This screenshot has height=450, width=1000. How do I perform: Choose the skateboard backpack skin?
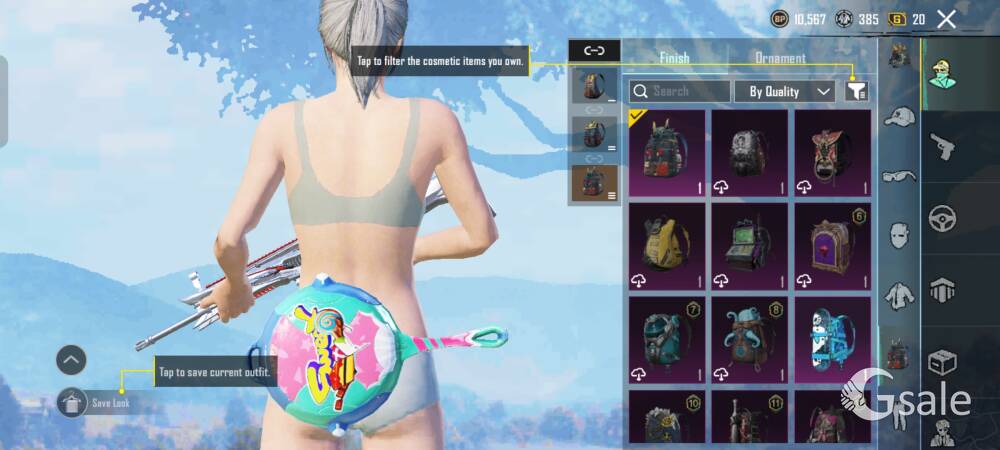[832, 339]
